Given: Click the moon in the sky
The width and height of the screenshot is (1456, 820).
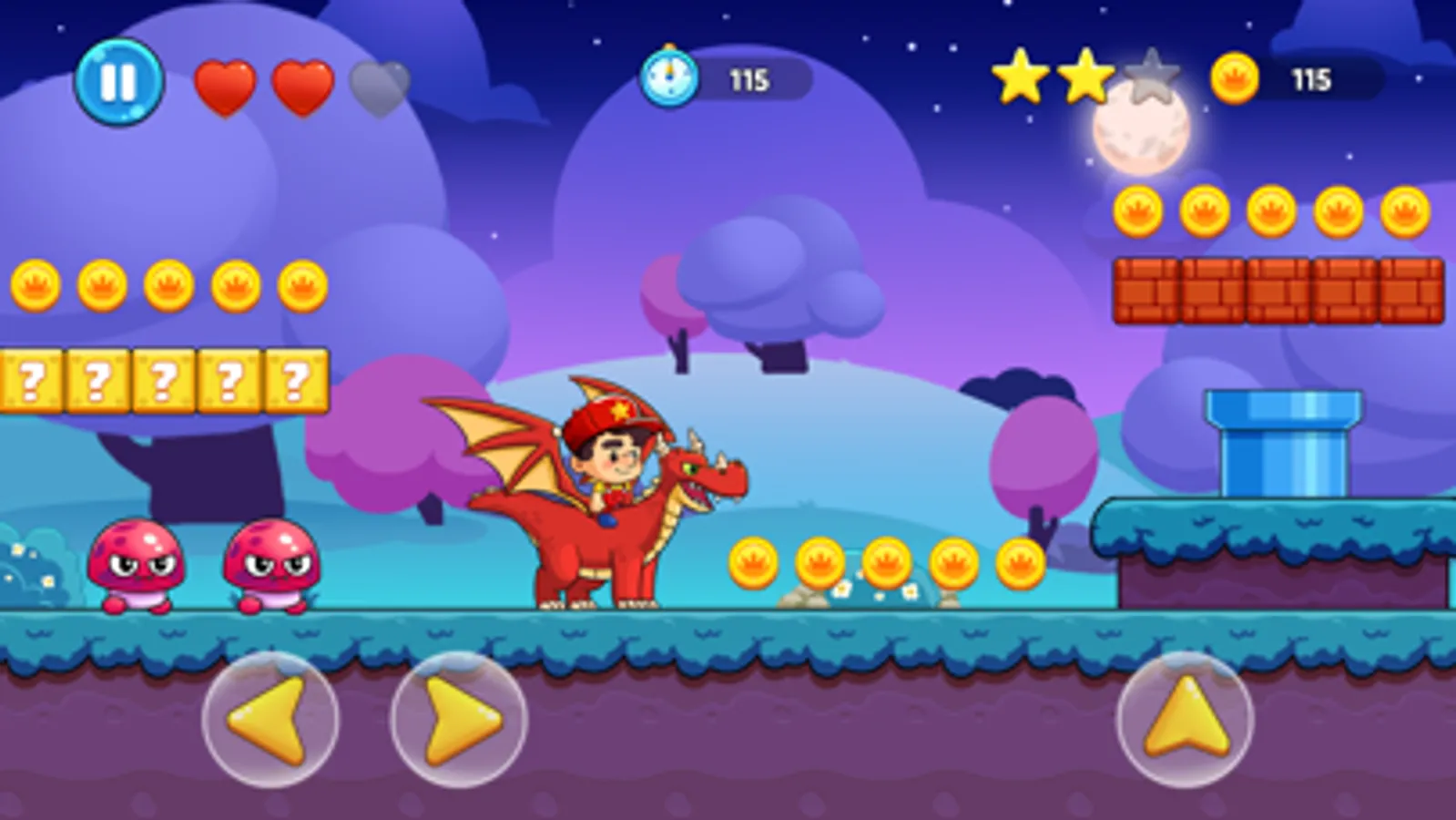Looking at the screenshot, I should point(1138,132).
